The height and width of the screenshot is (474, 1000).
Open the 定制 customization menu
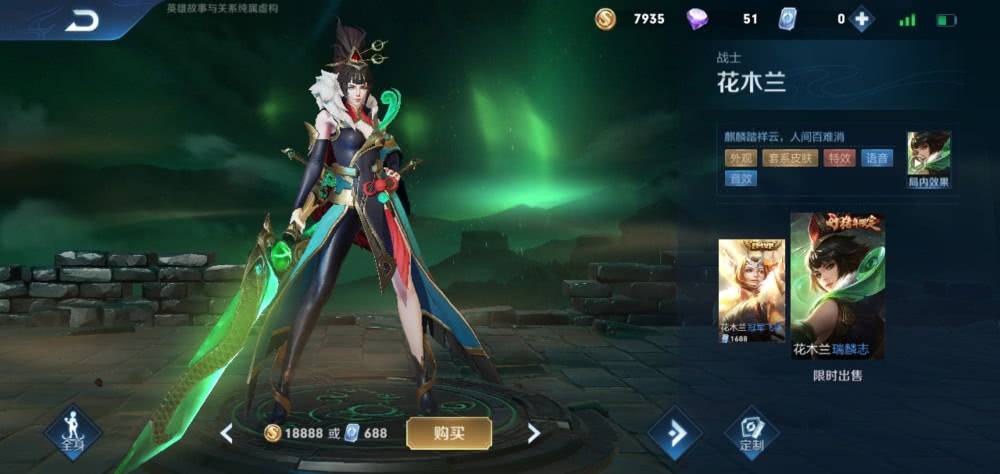click(751, 433)
